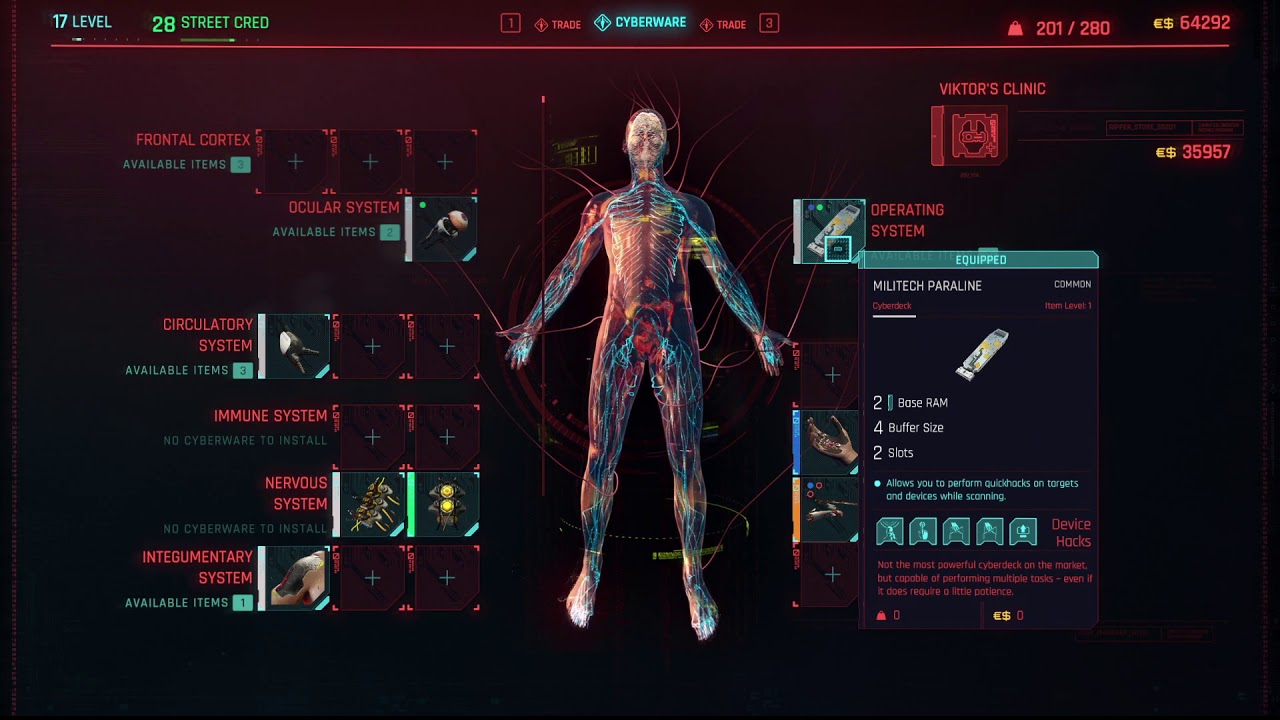1280x720 pixels.
Task: Open the equipped Circulatory System cyberware slot
Action: (x=296, y=346)
